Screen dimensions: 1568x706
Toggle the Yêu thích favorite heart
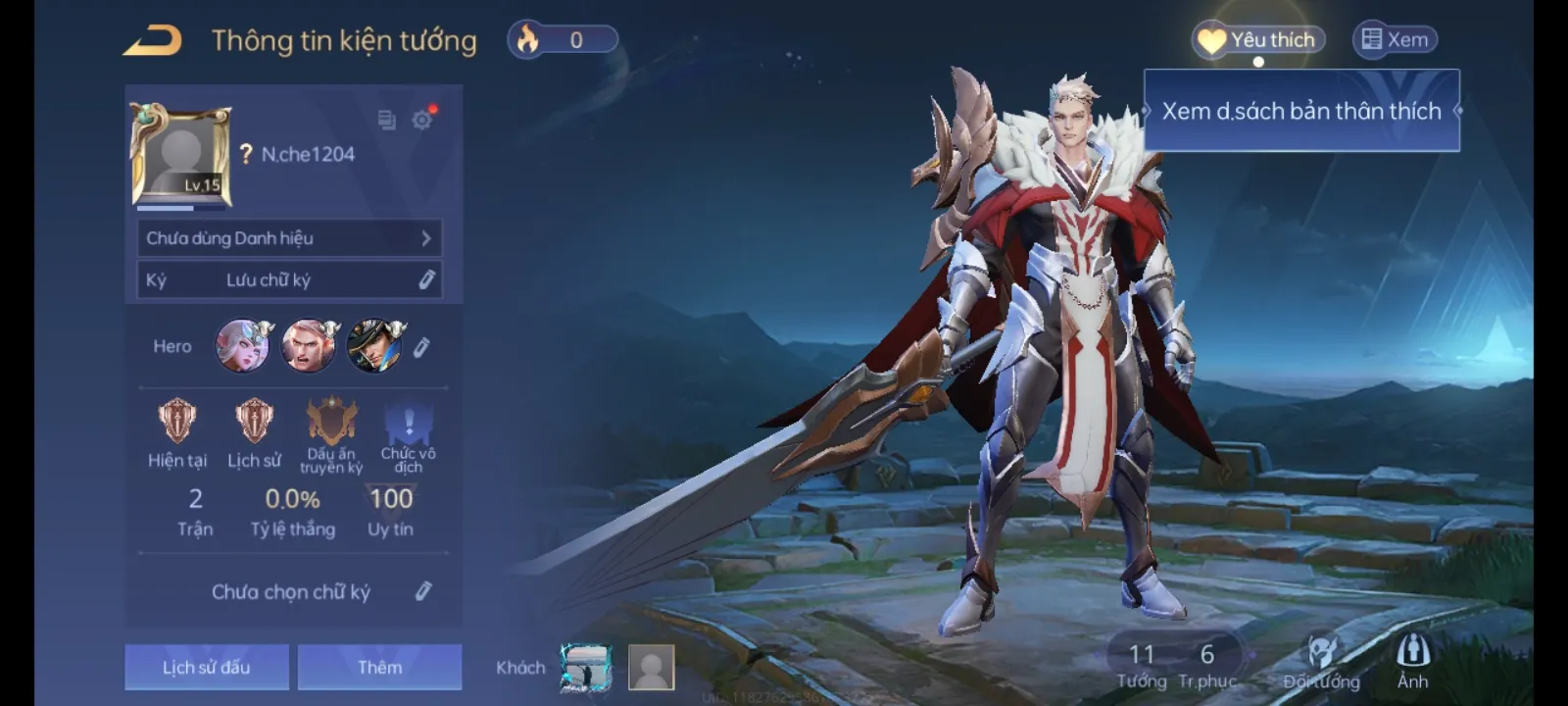click(x=1257, y=39)
